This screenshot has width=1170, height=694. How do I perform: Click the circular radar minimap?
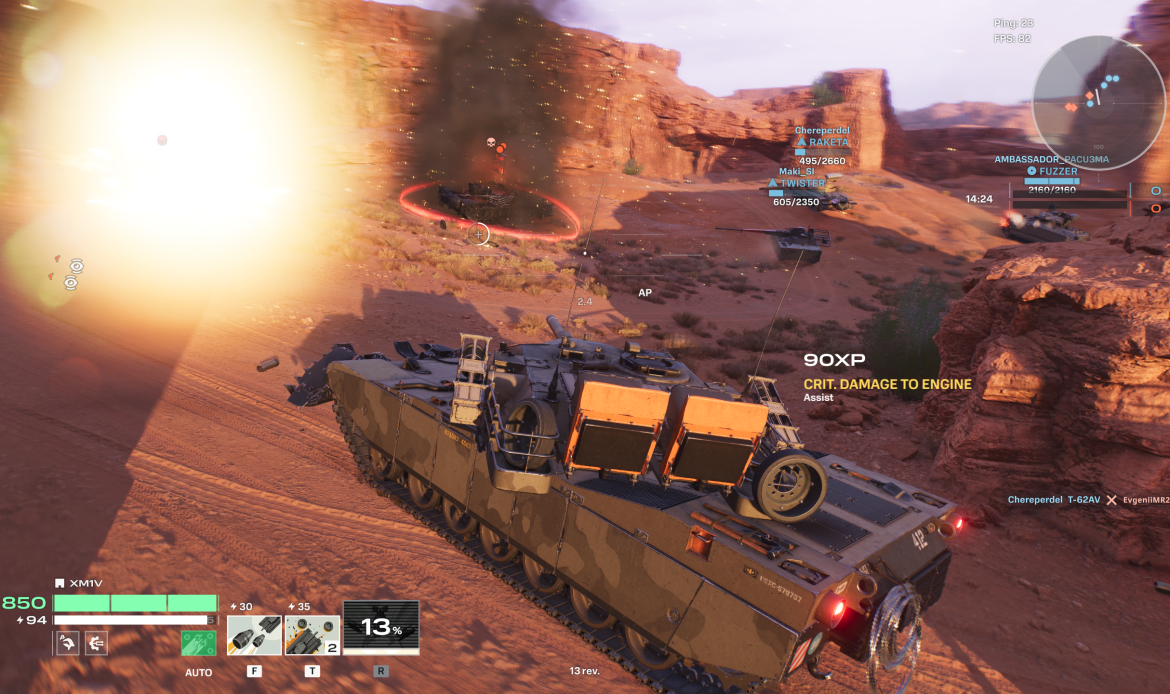1099,102
